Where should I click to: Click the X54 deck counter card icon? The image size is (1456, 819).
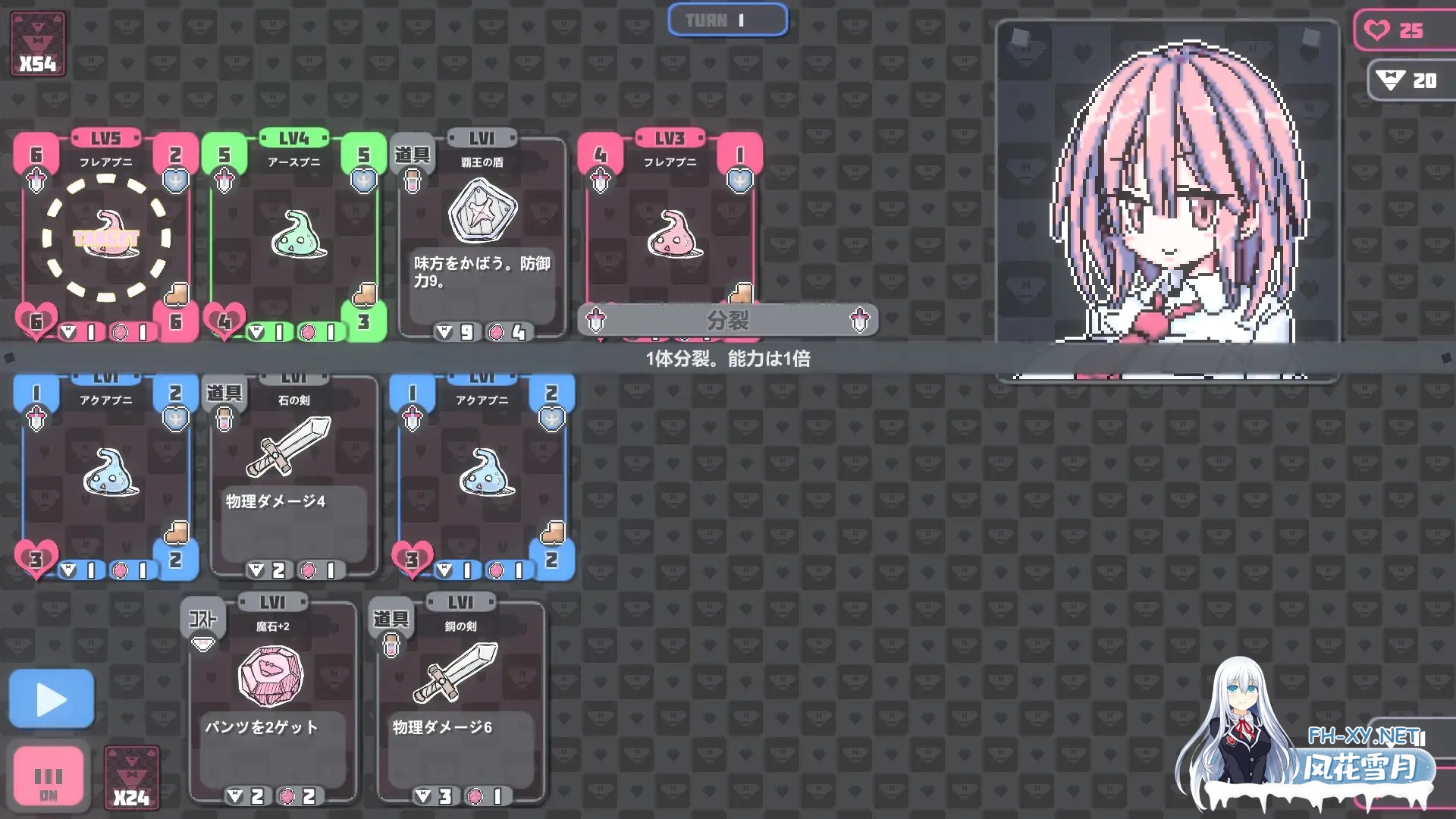point(37,42)
